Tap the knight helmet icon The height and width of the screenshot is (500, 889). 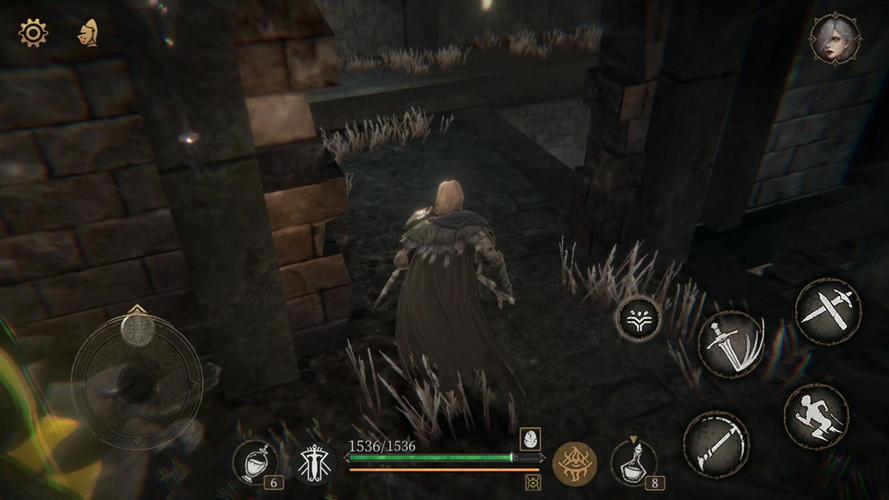coord(88,33)
